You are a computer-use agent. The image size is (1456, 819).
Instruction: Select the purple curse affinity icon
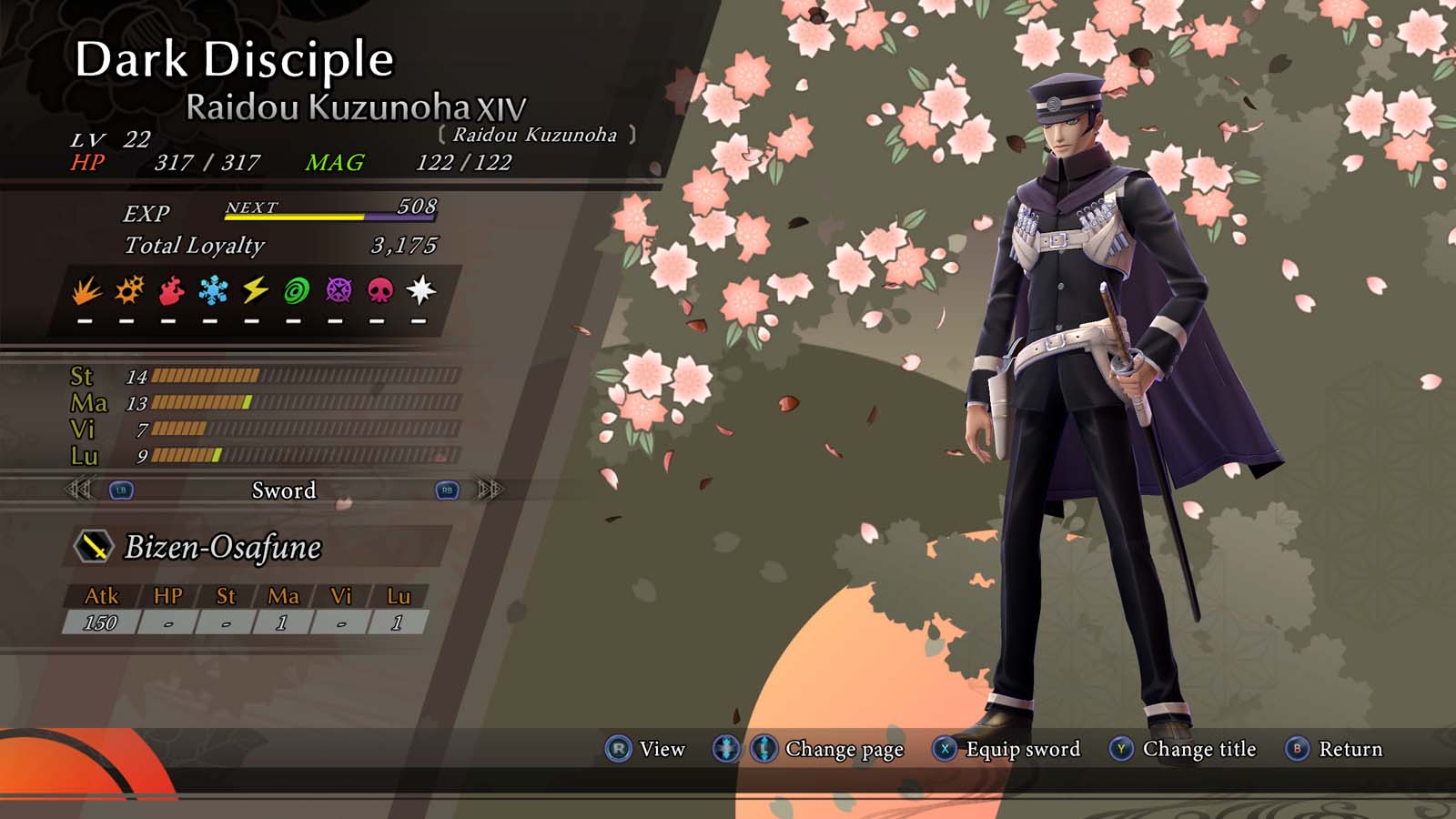pyautogui.click(x=339, y=291)
